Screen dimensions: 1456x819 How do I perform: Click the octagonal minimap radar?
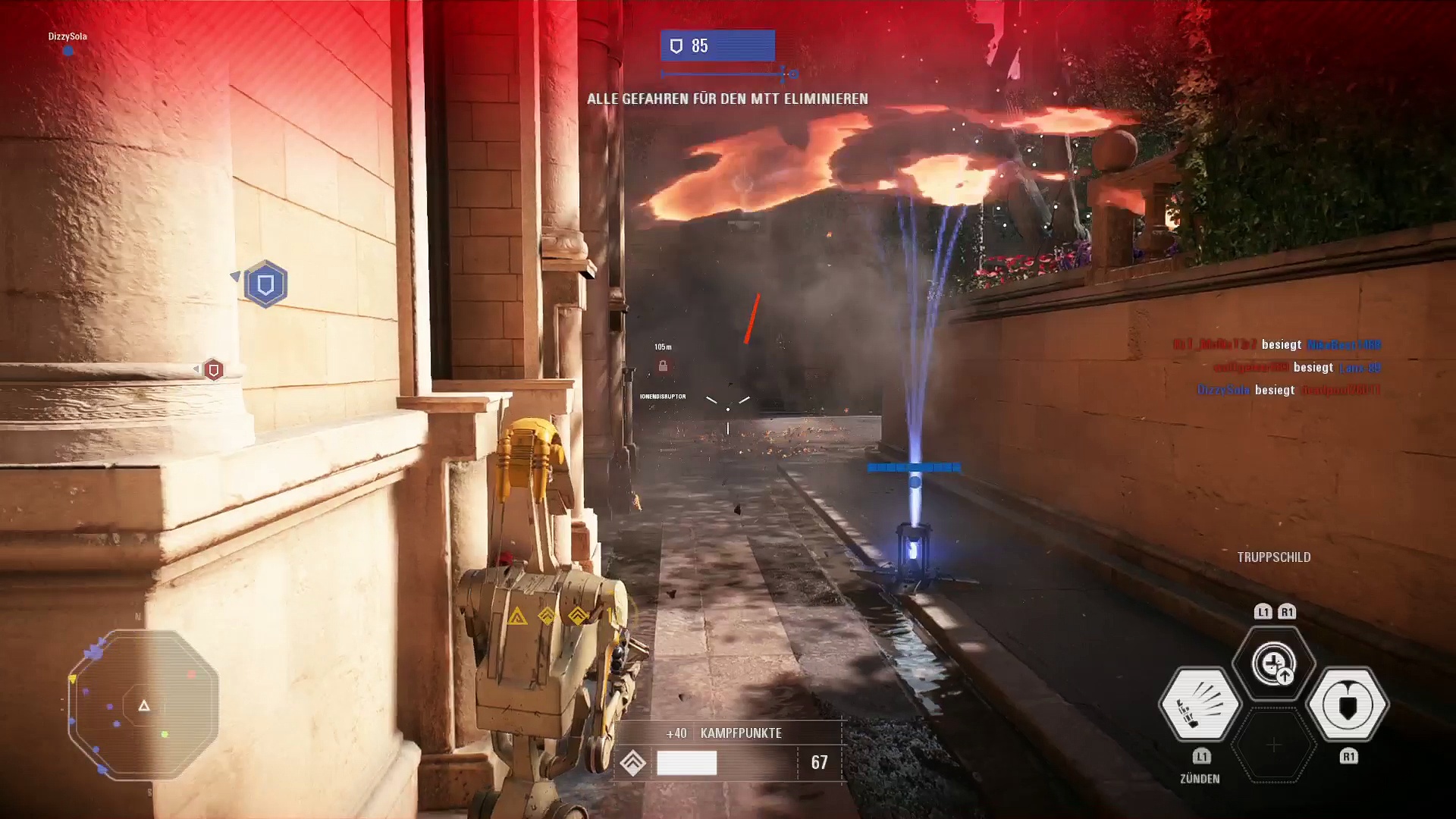click(x=143, y=705)
